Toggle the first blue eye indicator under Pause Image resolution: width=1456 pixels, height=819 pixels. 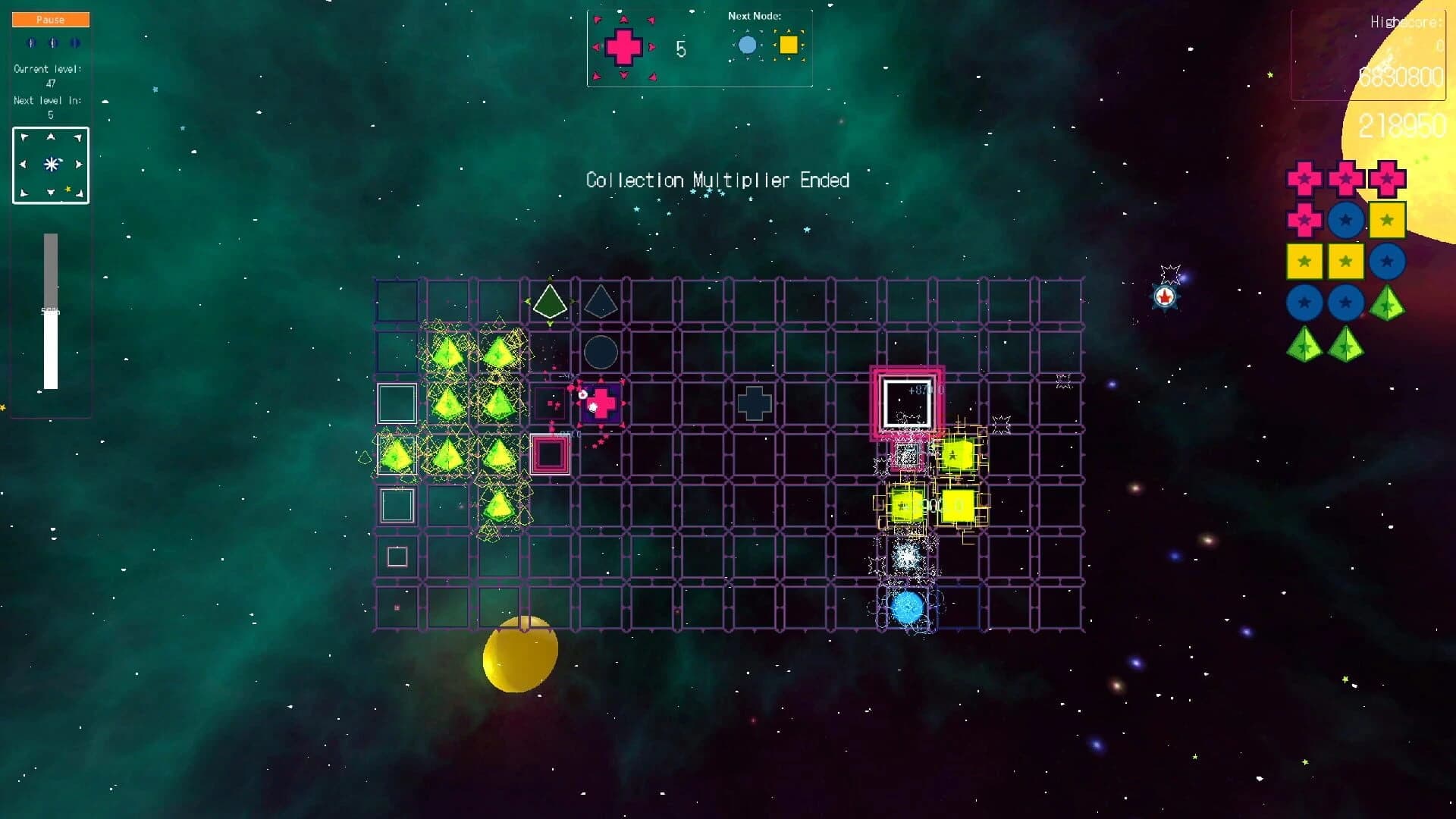31,43
